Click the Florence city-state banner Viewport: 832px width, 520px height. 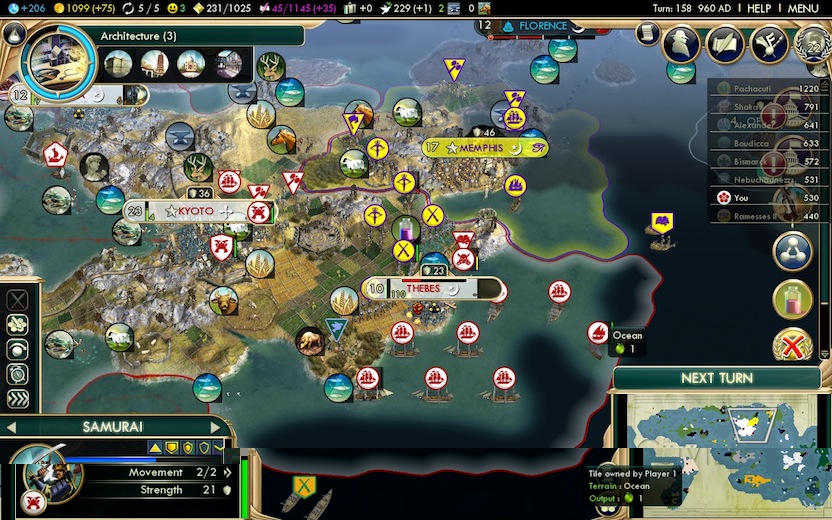[540, 25]
